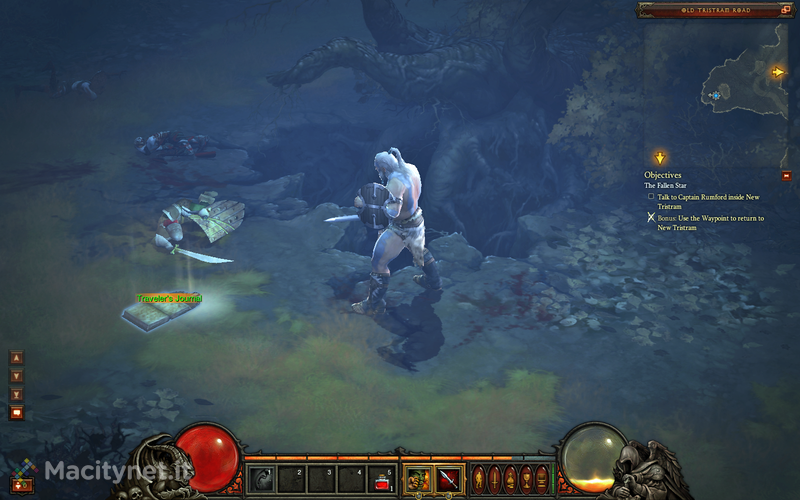Click the chalice icon menu button

526,477
